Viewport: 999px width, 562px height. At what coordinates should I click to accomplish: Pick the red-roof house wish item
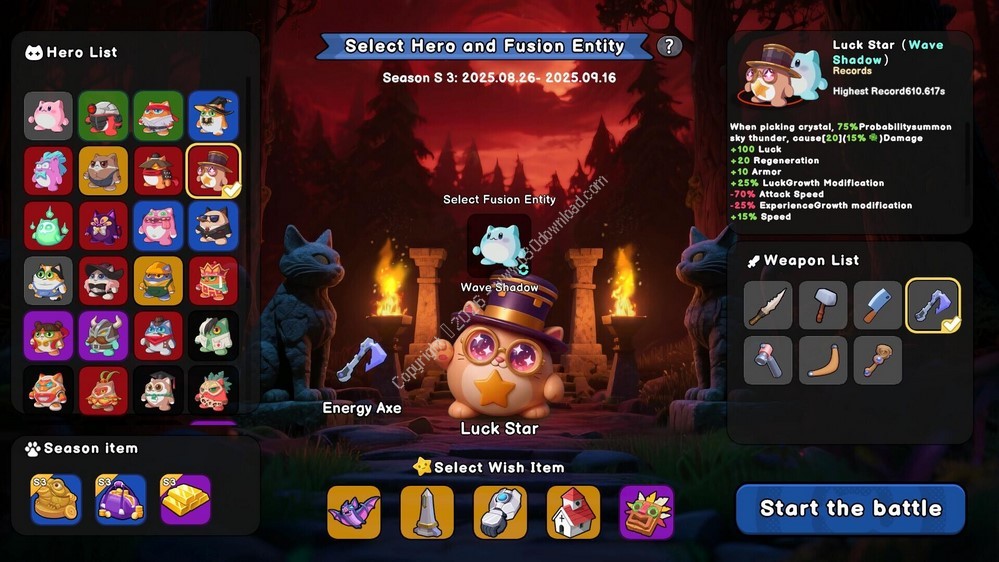pyautogui.click(x=573, y=512)
